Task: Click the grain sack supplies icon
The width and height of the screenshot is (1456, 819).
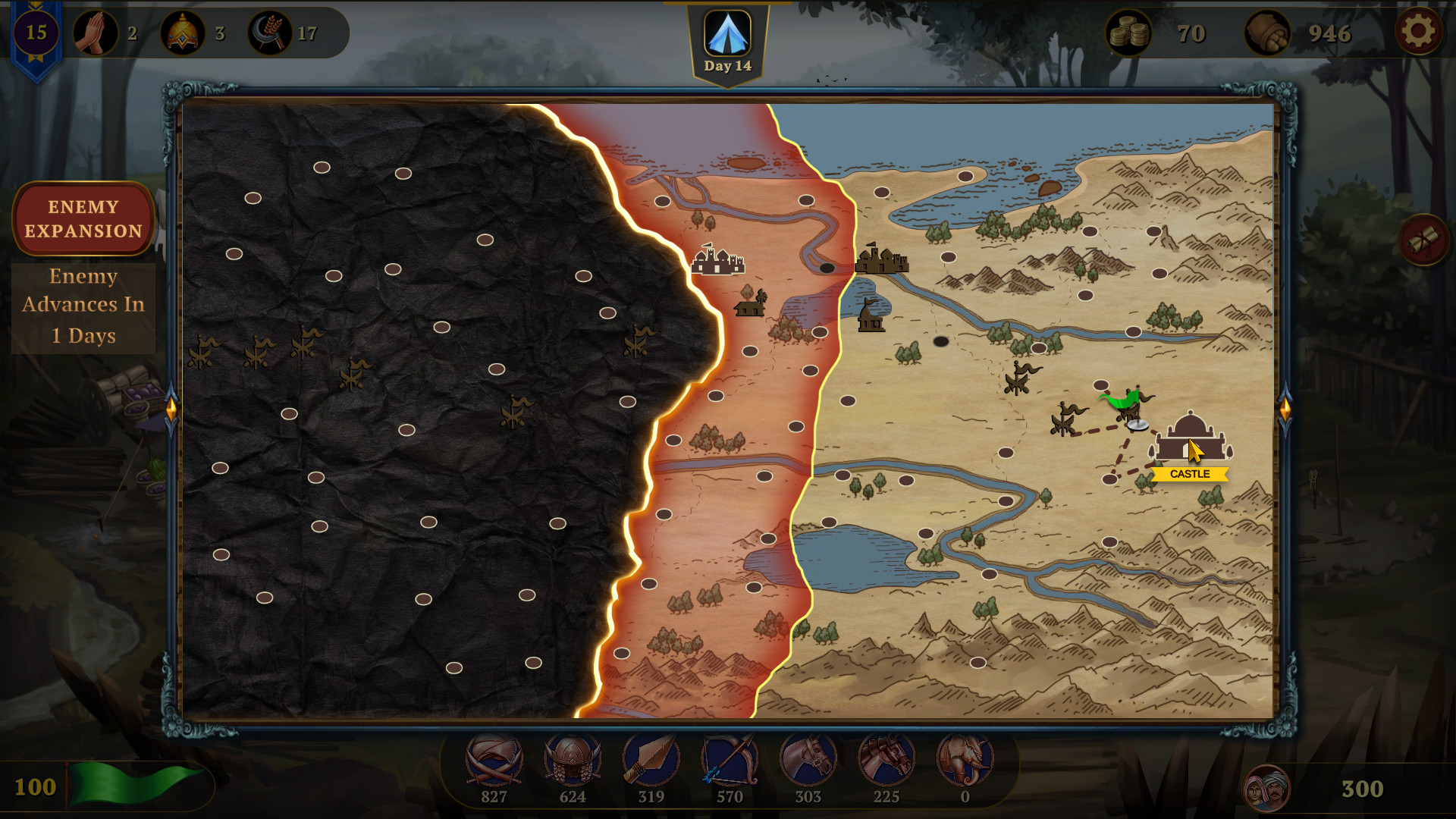Action: pos(1267,33)
